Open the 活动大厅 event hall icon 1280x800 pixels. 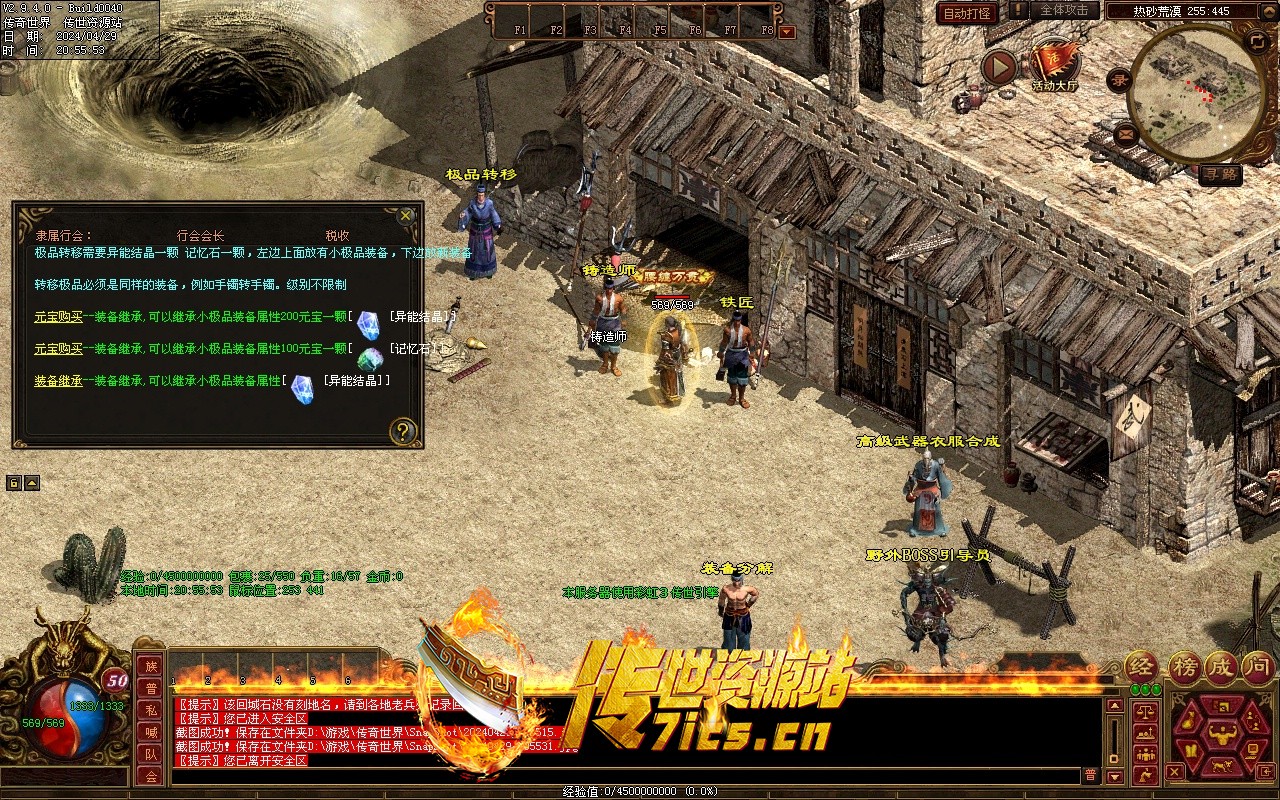click(x=1054, y=64)
